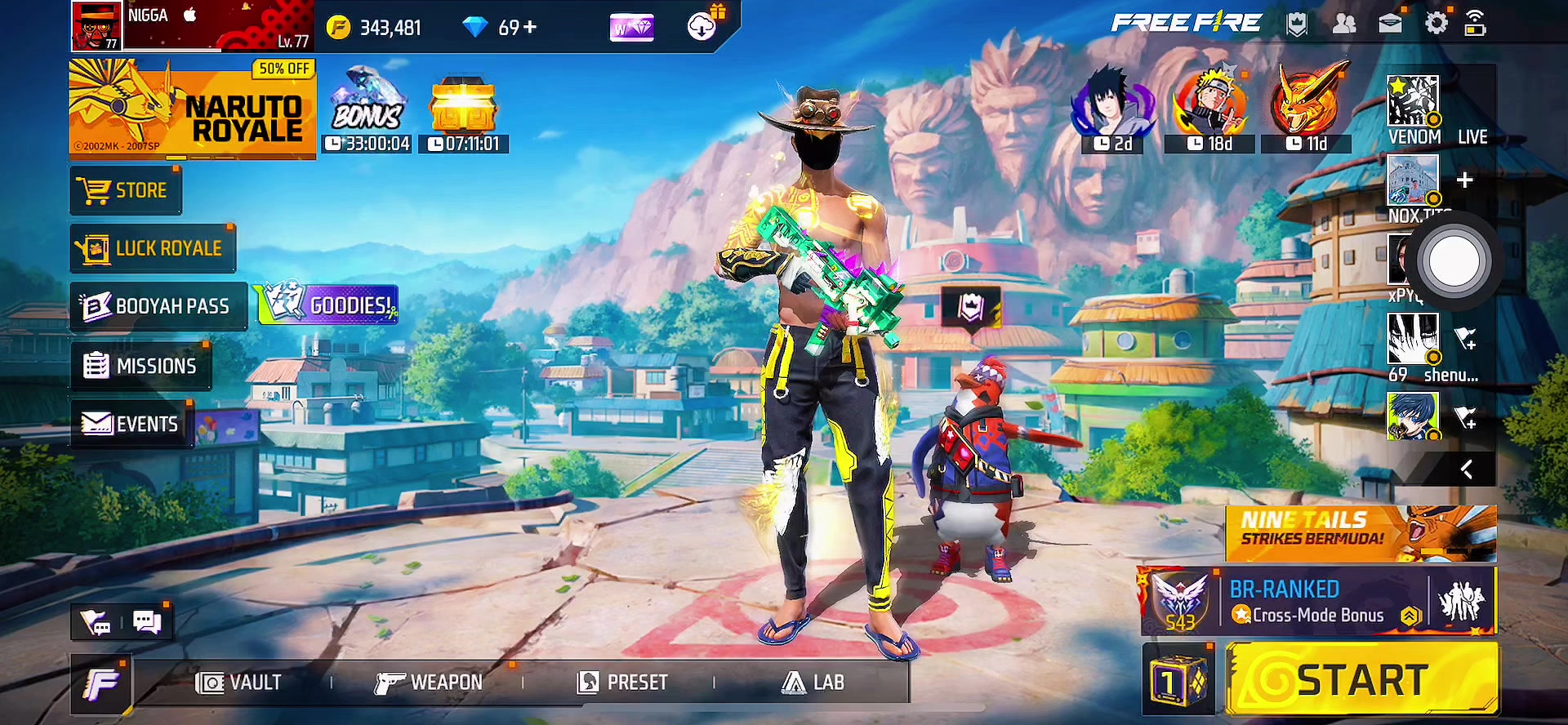Tap the yellow START button
This screenshot has width=1568, height=725.
(x=1361, y=679)
